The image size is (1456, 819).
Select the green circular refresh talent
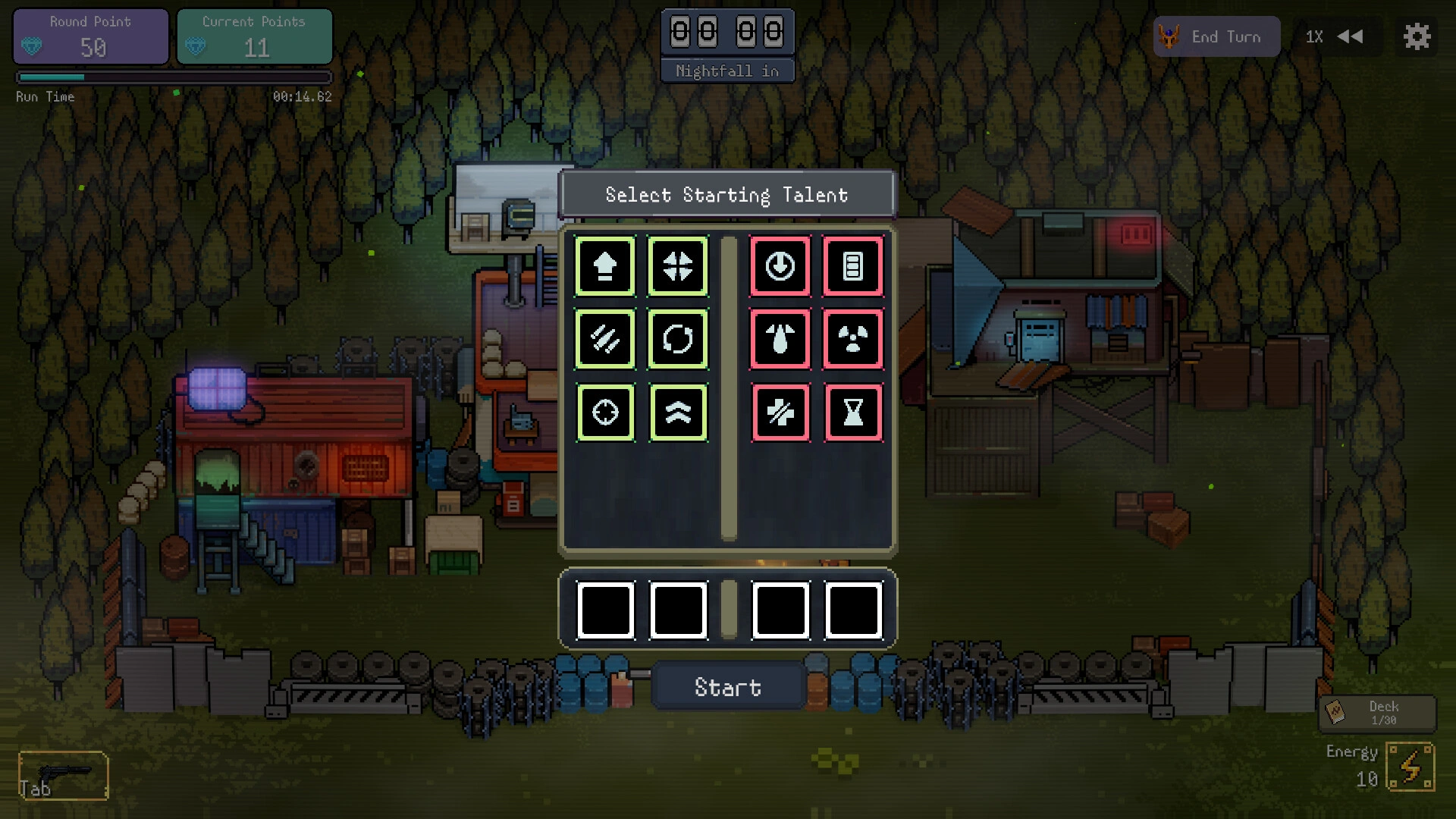[x=678, y=339]
